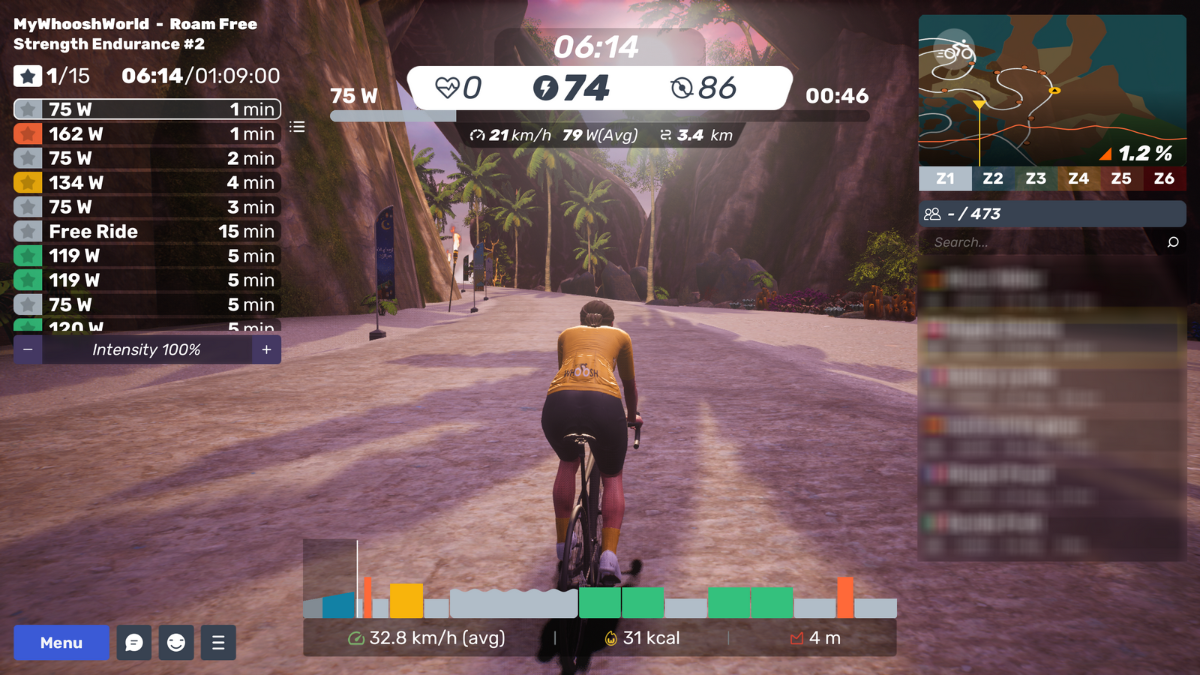
Task: Select the Z6 zone tab
Action: click(x=1164, y=179)
